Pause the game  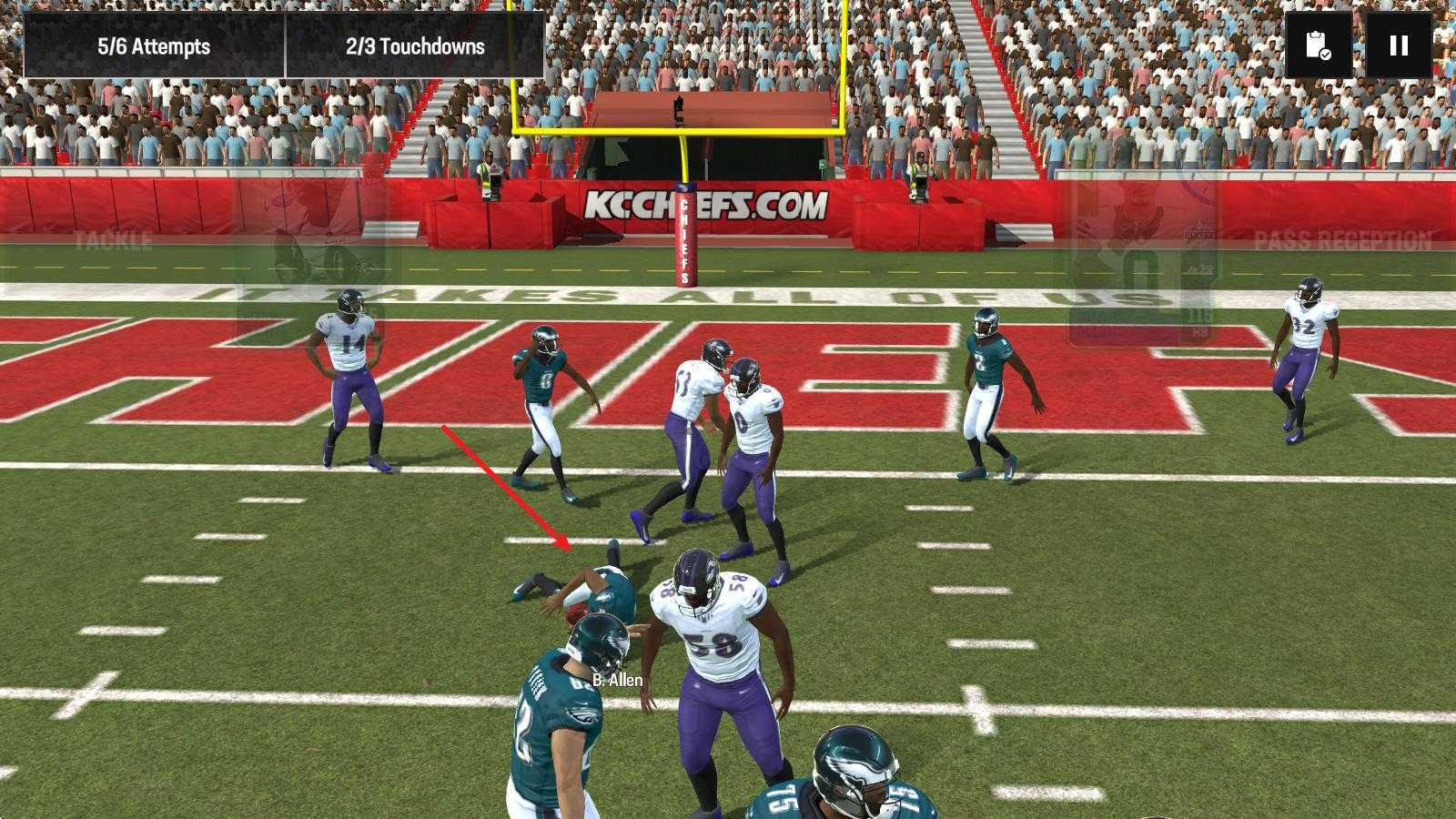(1399, 45)
